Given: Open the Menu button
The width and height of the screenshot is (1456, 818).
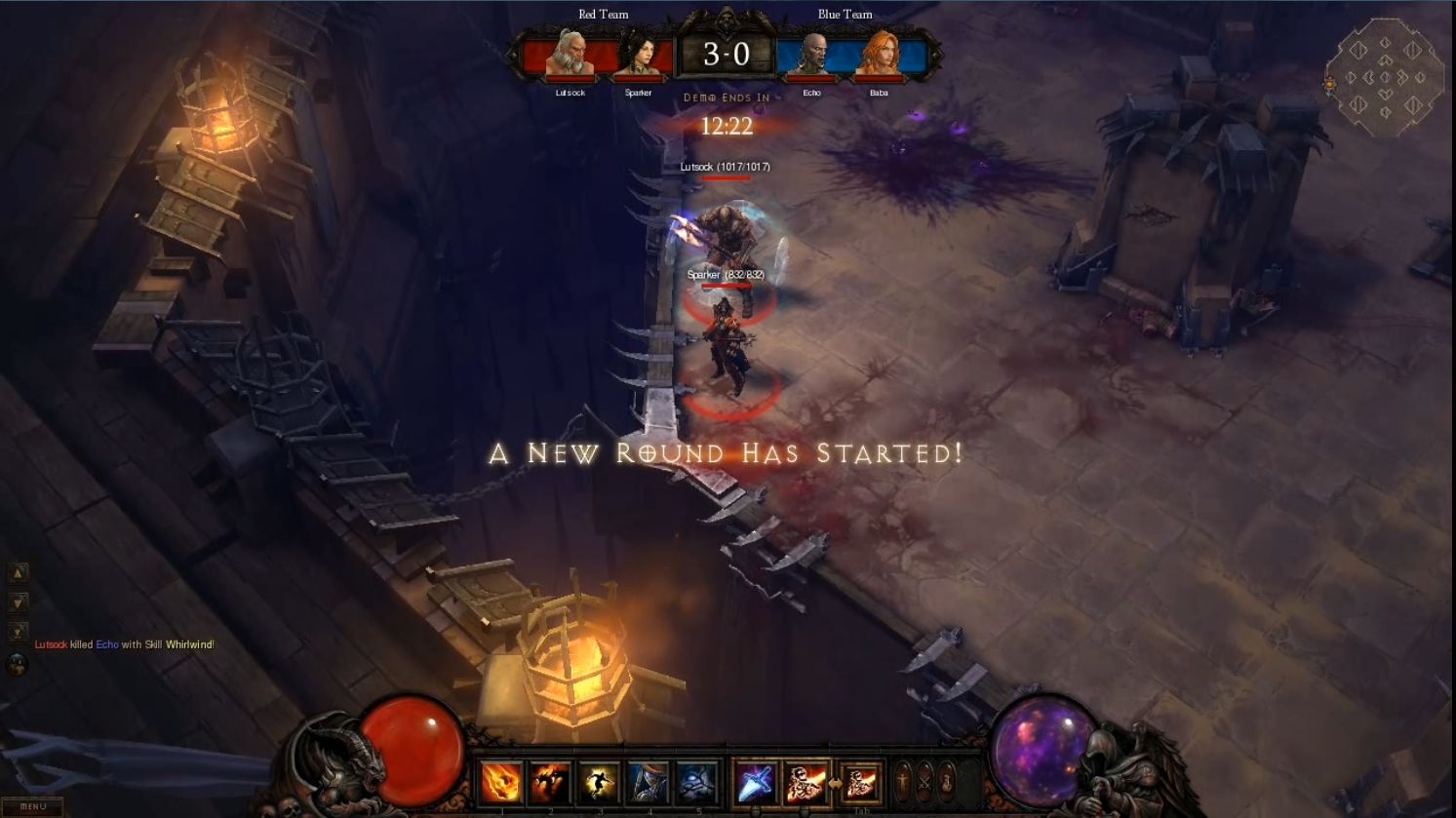Looking at the screenshot, I should click(x=33, y=806).
